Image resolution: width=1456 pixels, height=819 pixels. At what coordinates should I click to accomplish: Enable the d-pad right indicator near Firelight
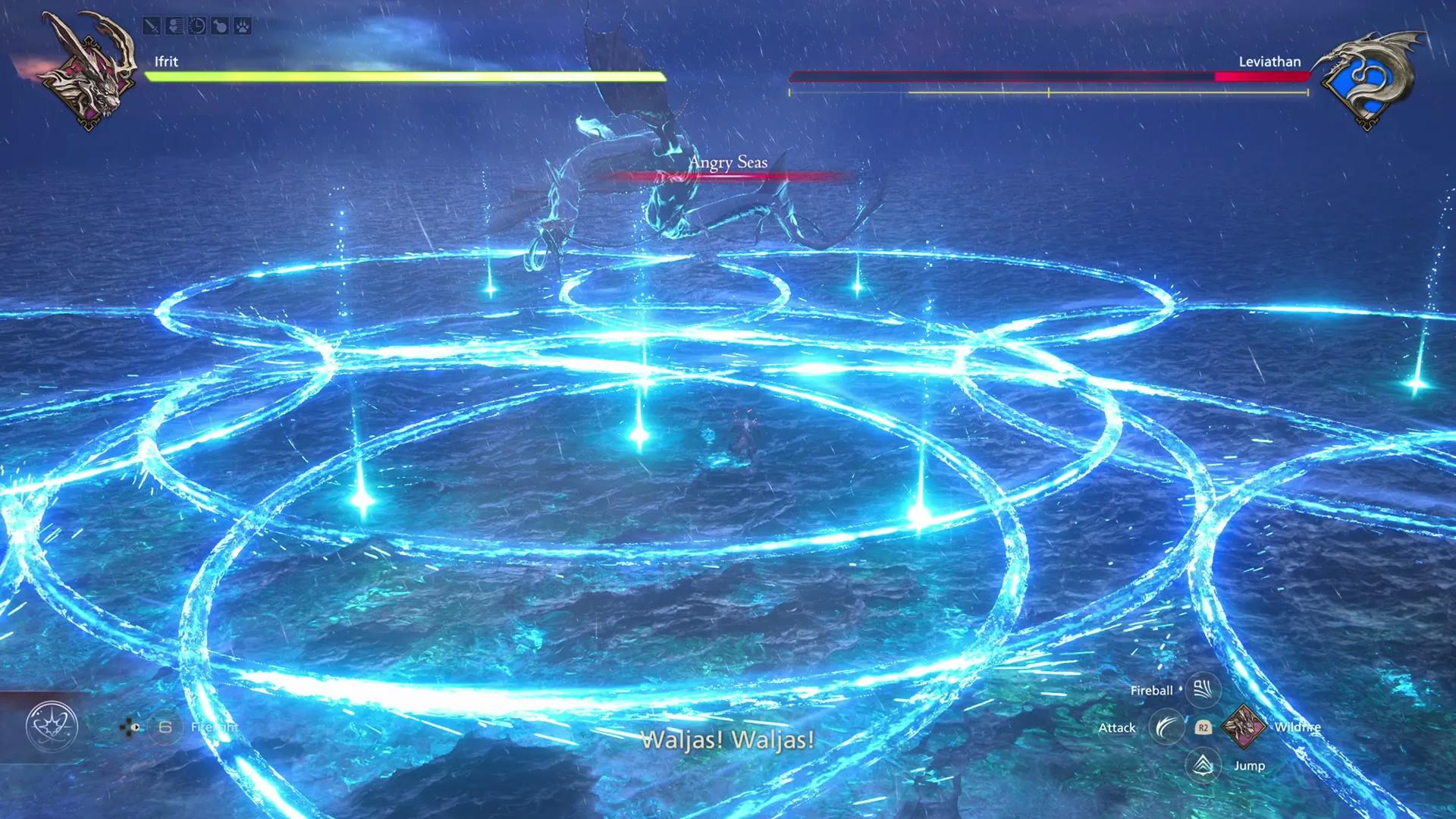click(x=134, y=726)
